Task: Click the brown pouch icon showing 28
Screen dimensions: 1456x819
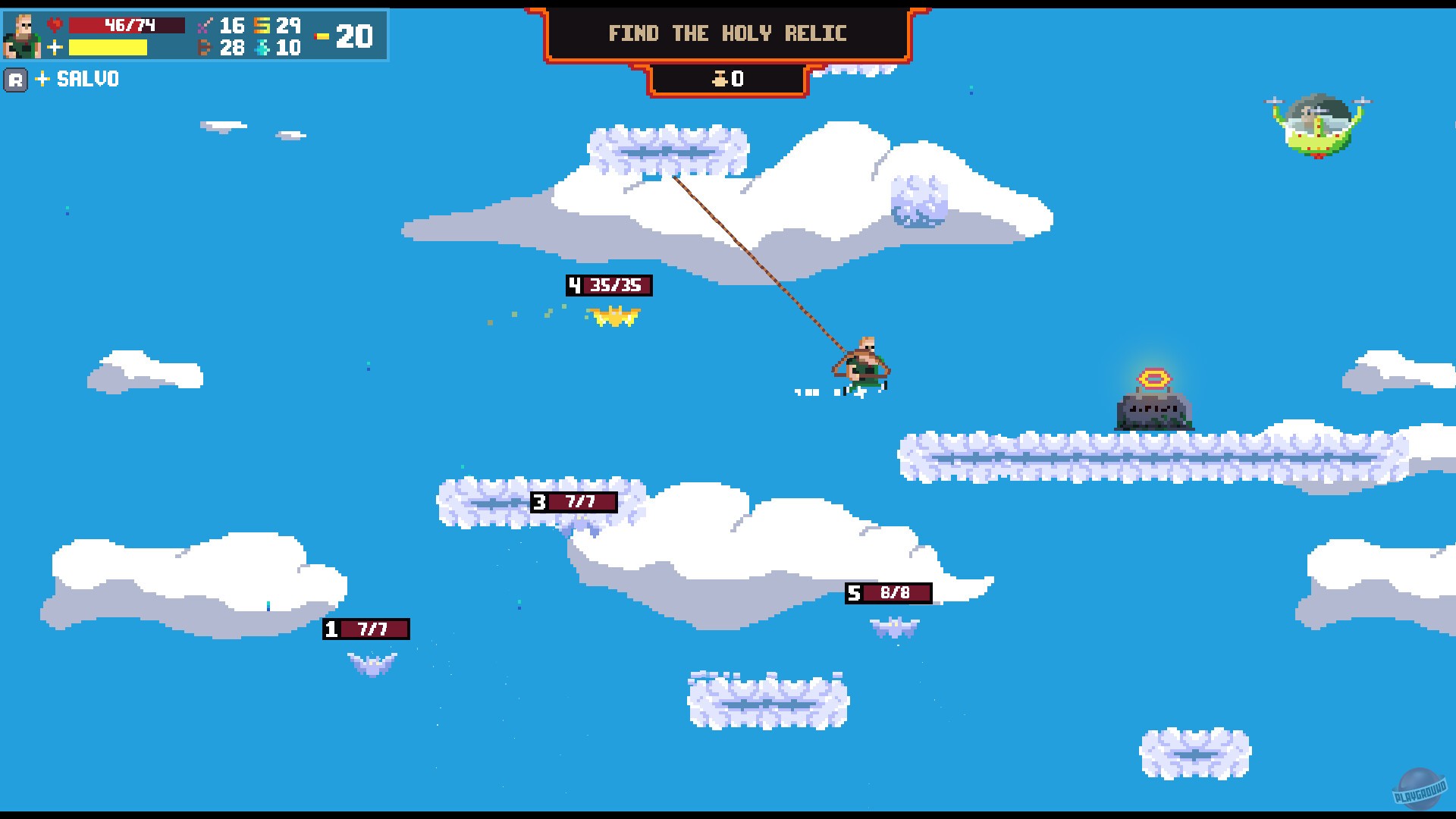Action: coord(206,47)
